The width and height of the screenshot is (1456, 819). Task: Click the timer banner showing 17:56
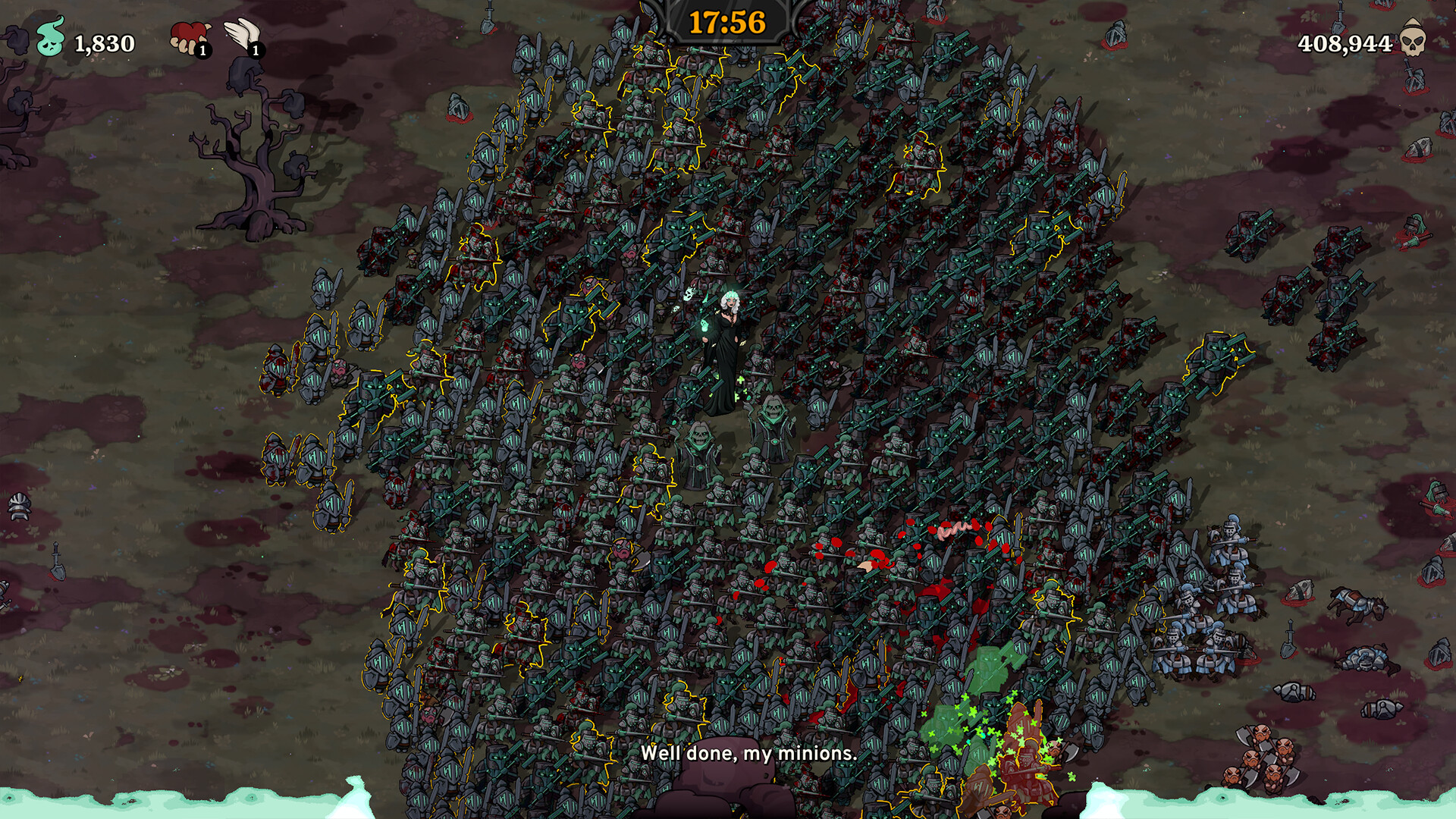tap(726, 23)
